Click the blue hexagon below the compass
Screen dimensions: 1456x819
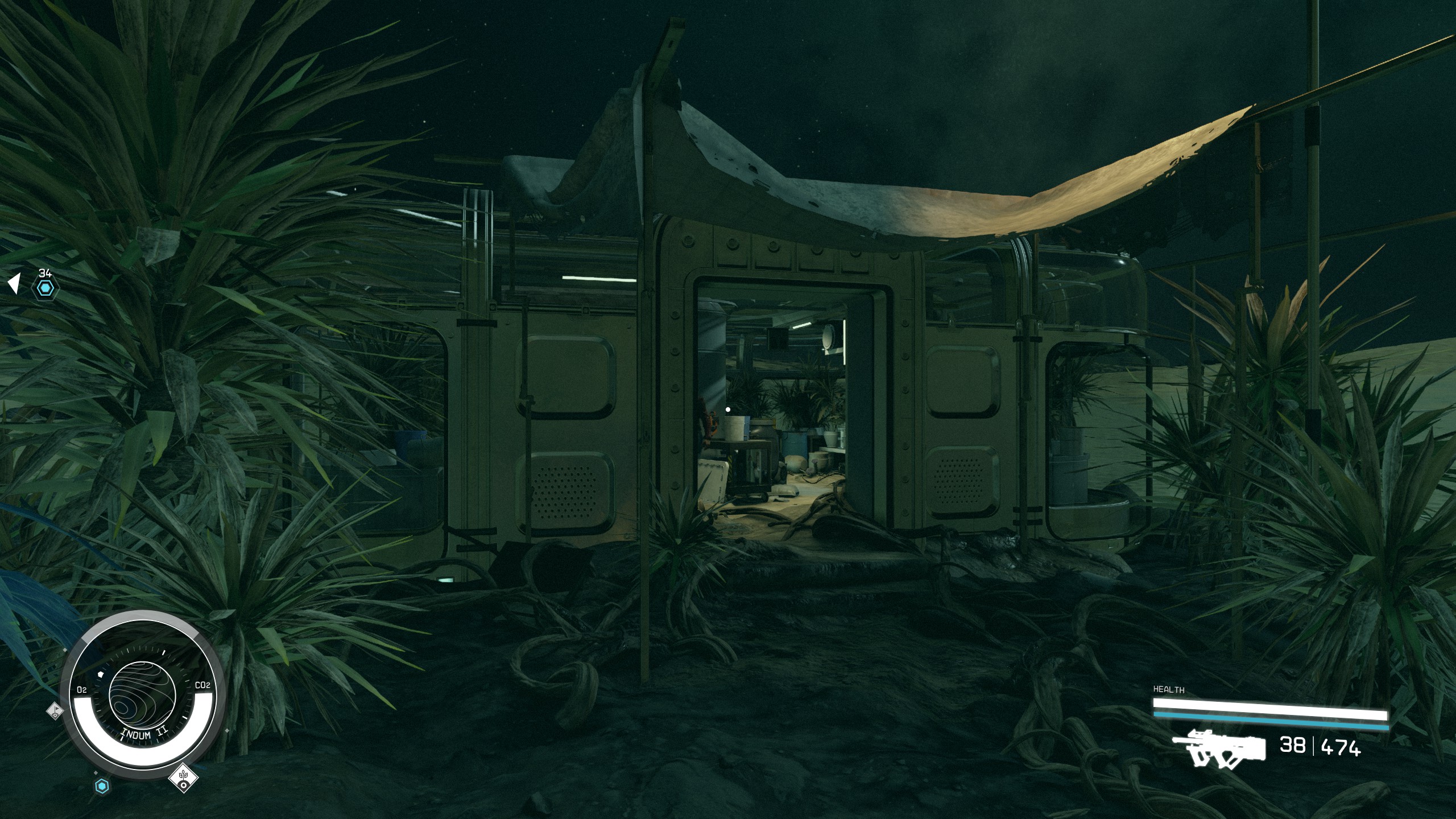101,787
